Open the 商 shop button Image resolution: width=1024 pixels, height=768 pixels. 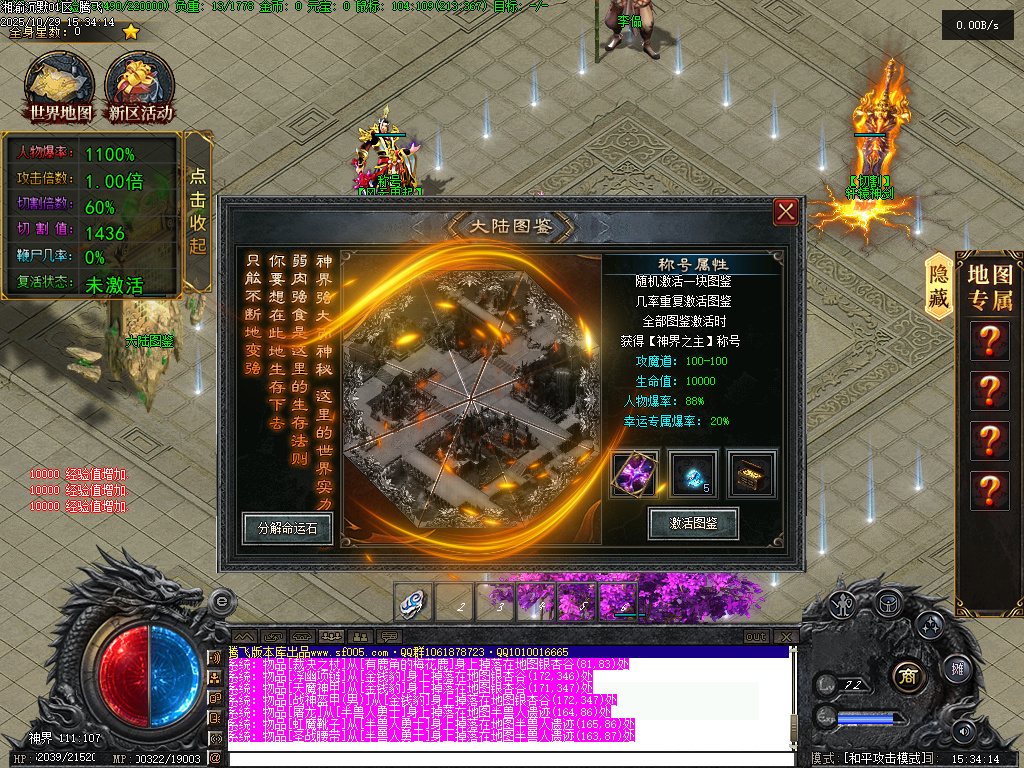(x=907, y=674)
